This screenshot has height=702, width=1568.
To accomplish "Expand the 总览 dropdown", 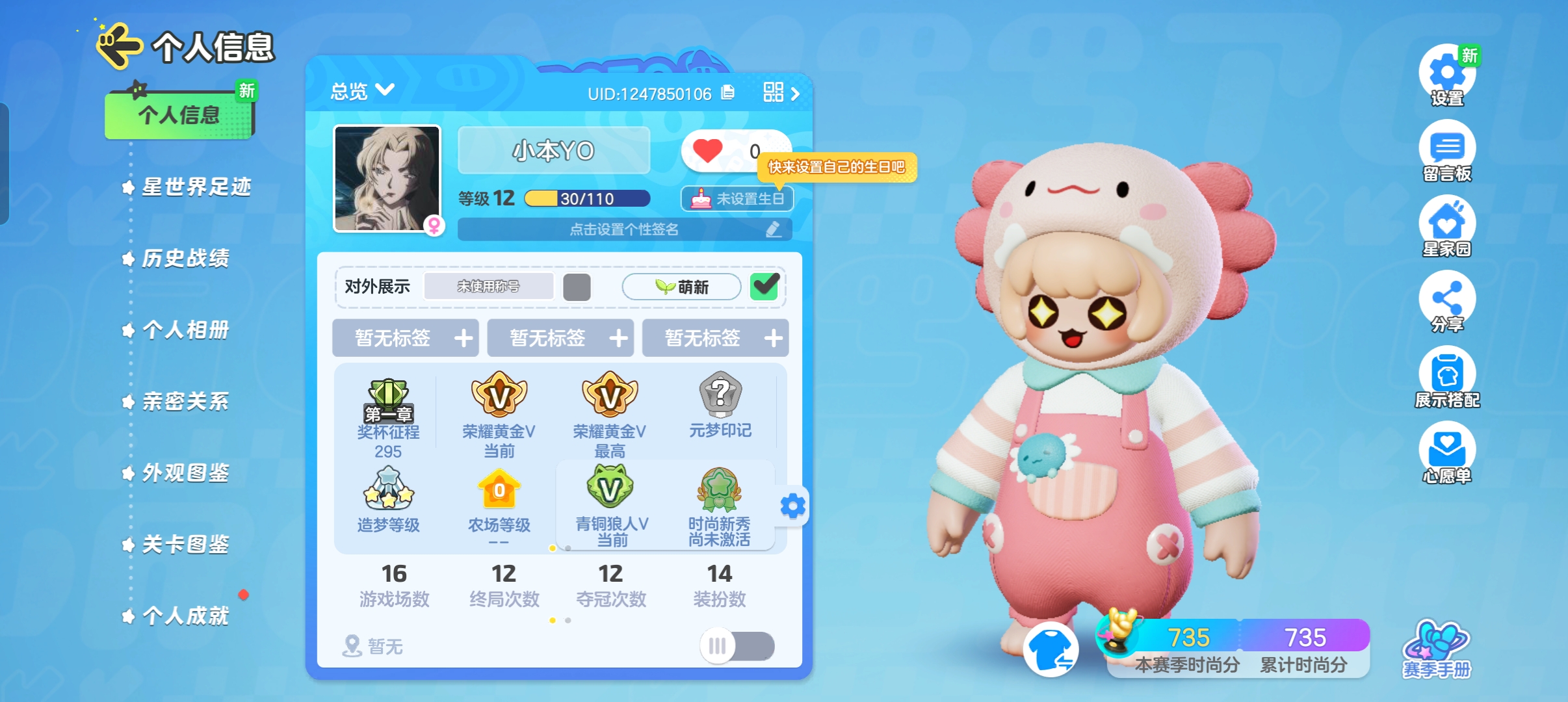I will tap(361, 91).
